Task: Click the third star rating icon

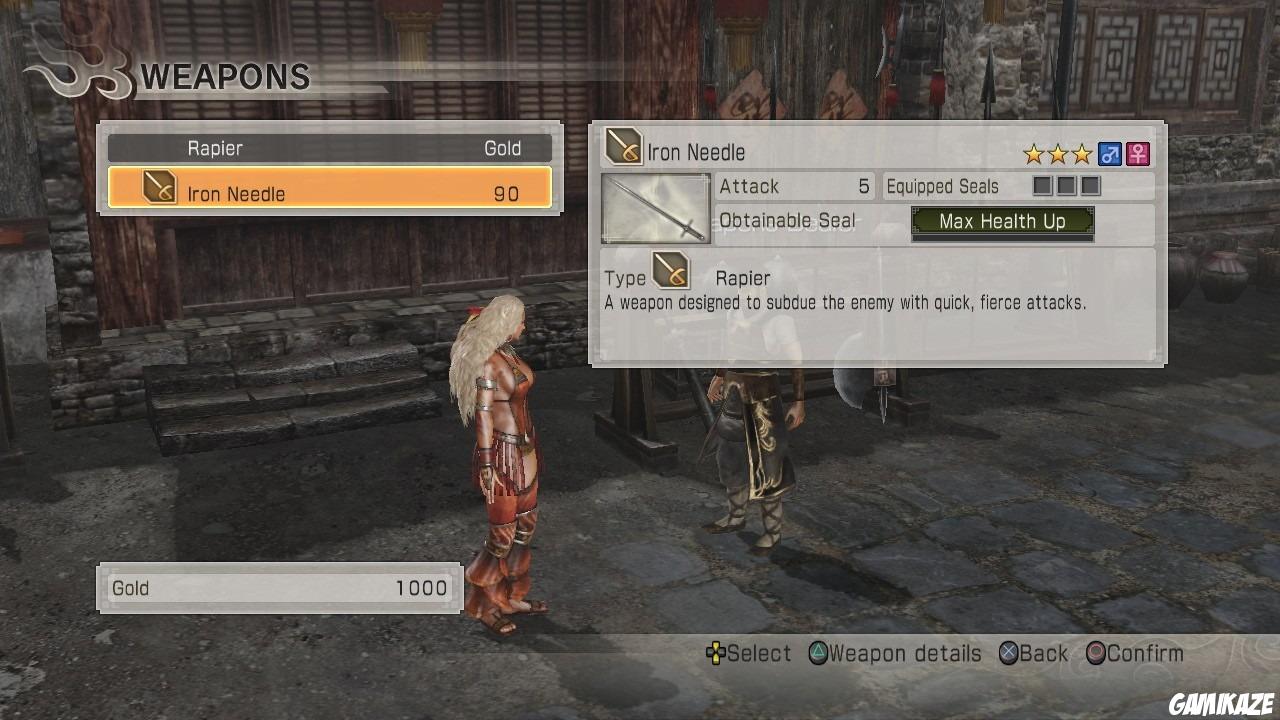Action: (x=1082, y=153)
